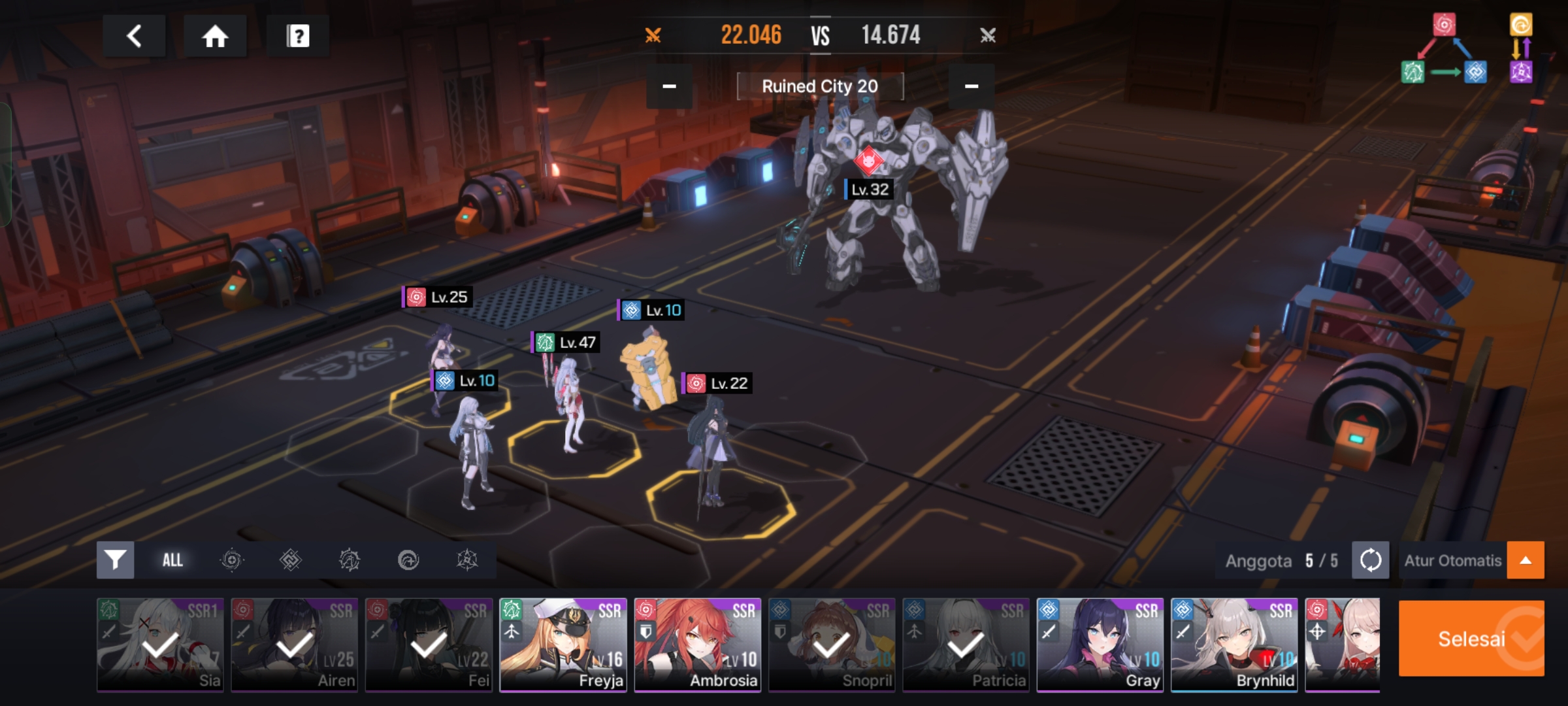Select the Fei character card
Screen dimensions: 1568x706
(429, 645)
